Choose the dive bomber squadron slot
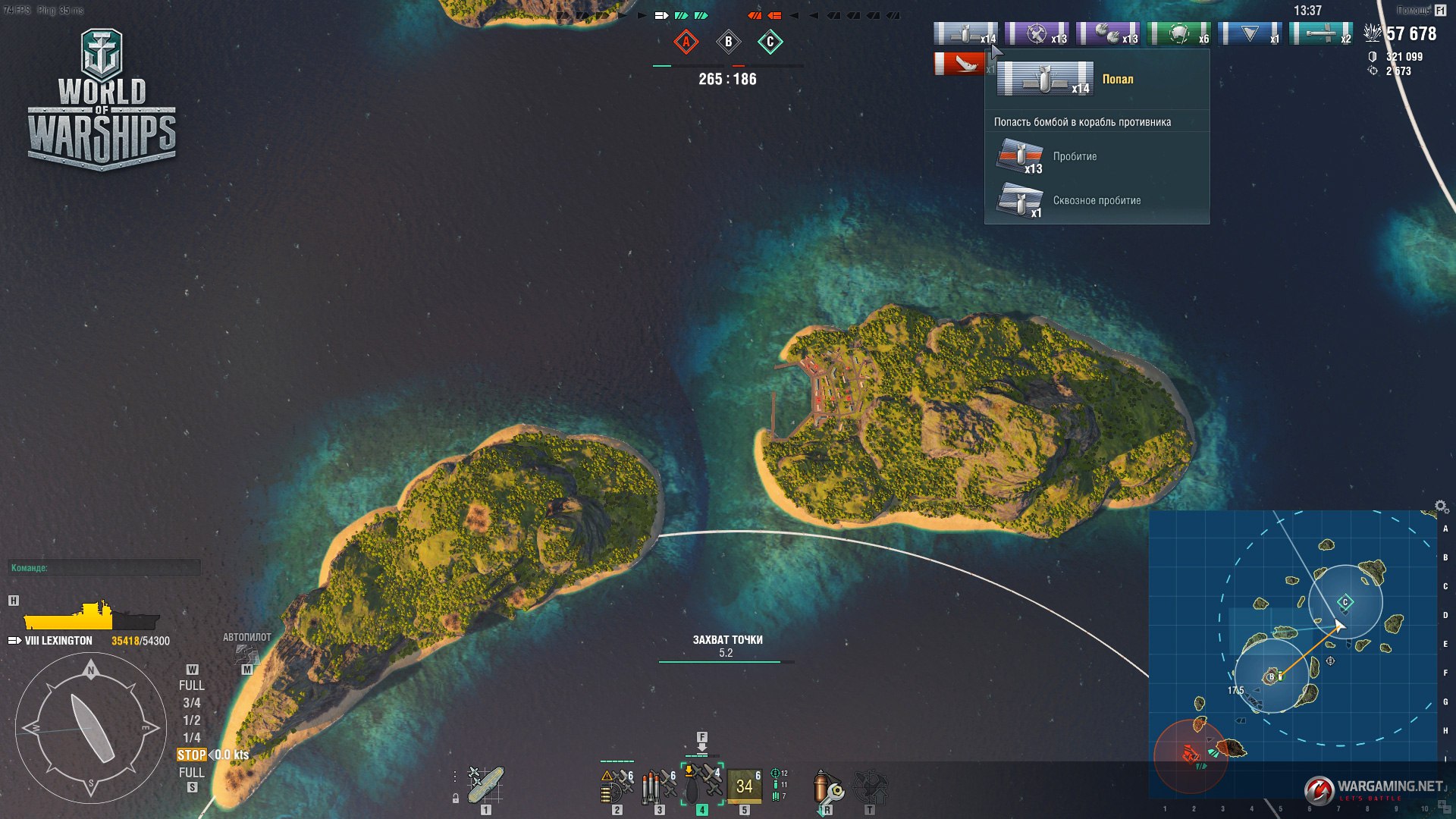1456x819 pixels. [702, 783]
